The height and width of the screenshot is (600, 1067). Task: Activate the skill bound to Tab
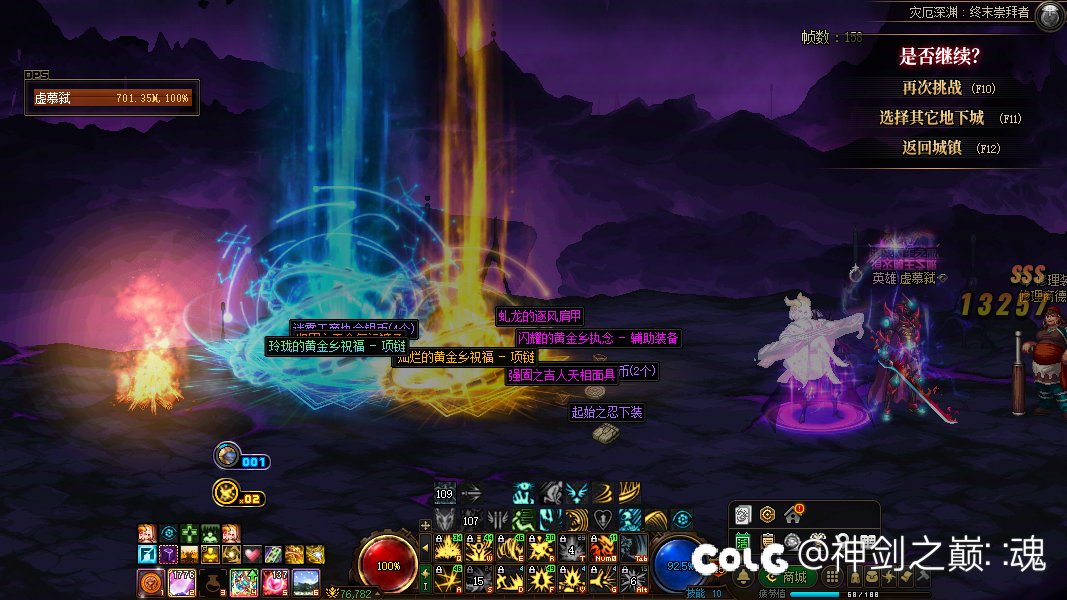tap(633, 549)
